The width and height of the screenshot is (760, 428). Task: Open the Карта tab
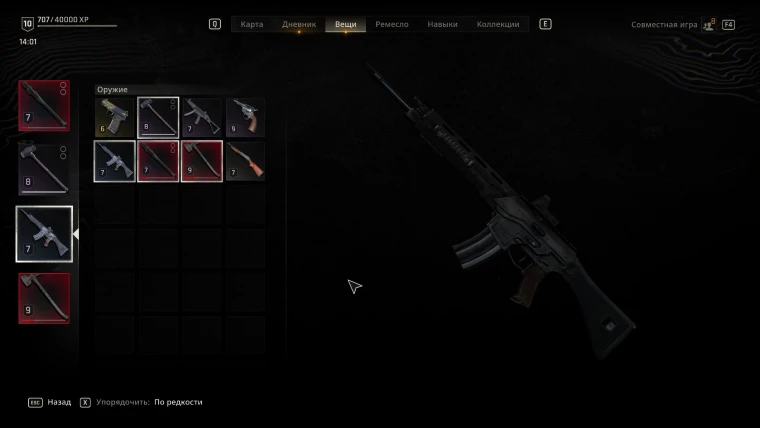coord(252,24)
